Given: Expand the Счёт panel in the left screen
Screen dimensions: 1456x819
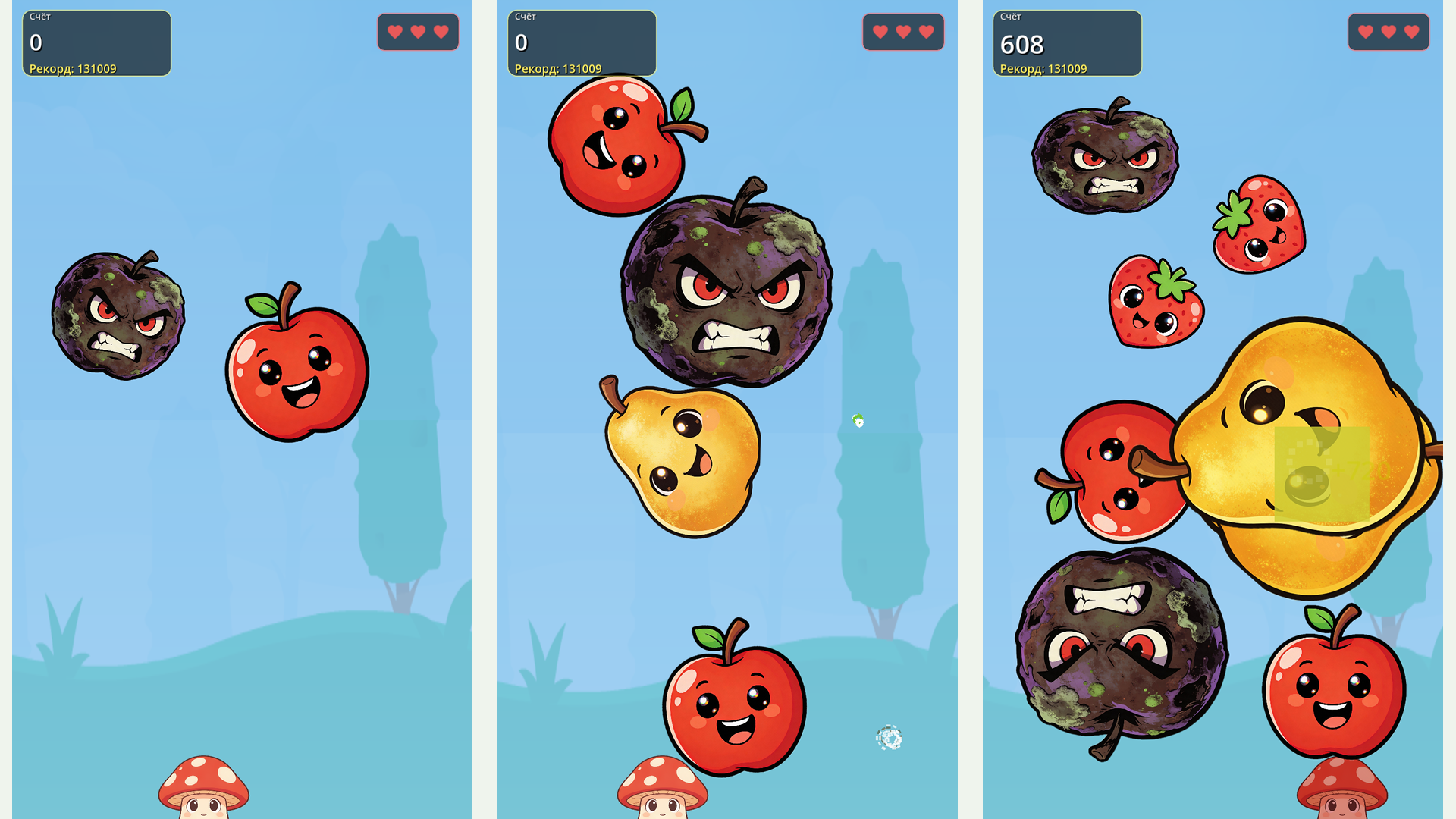Looking at the screenshot, I should coord(96,42).
